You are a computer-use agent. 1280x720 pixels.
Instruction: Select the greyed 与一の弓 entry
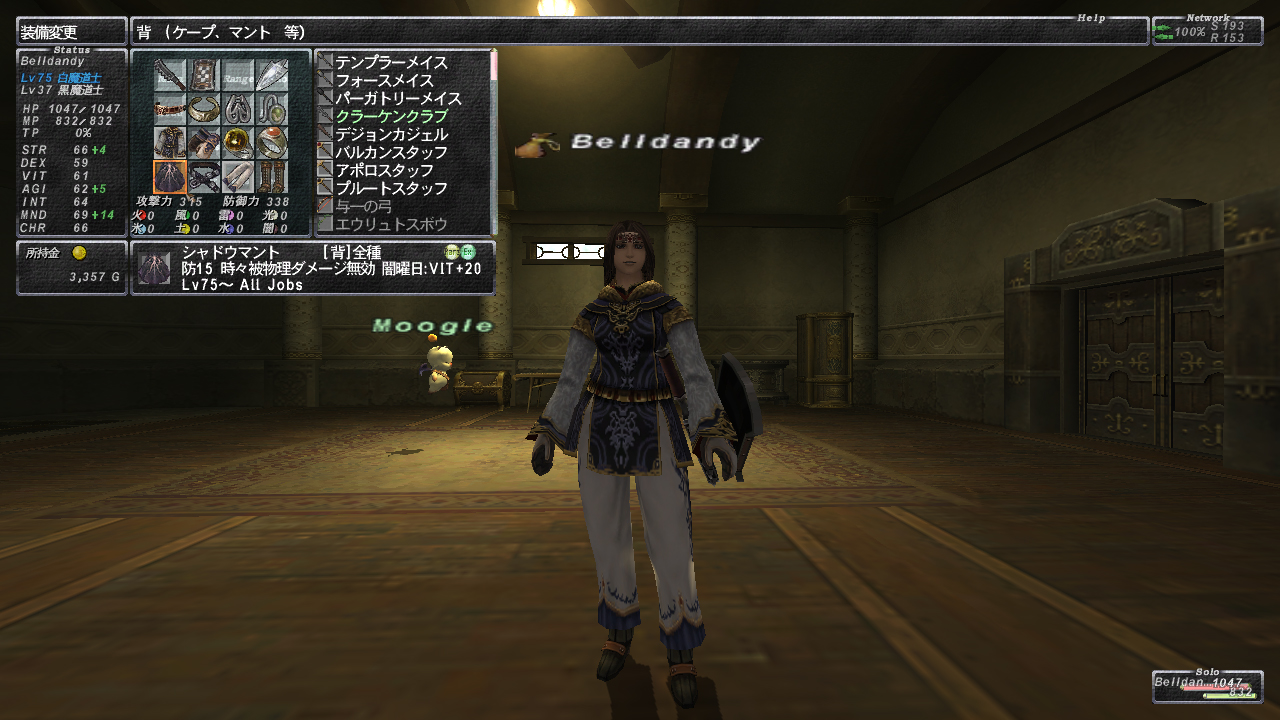pyautogui.click(x=363, y=207)
